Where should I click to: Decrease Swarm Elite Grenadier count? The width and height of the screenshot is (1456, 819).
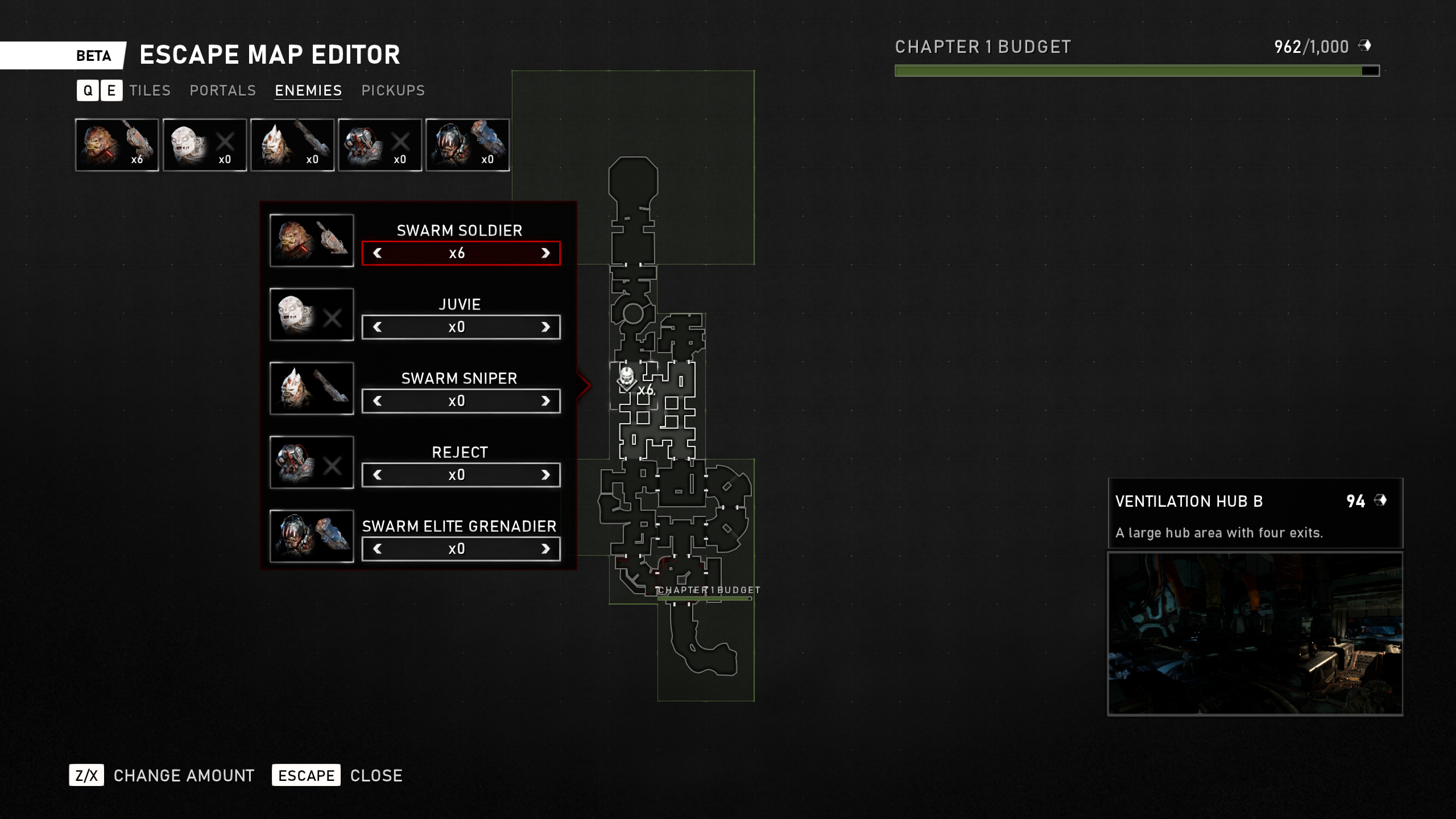click(x=378, y=549)
